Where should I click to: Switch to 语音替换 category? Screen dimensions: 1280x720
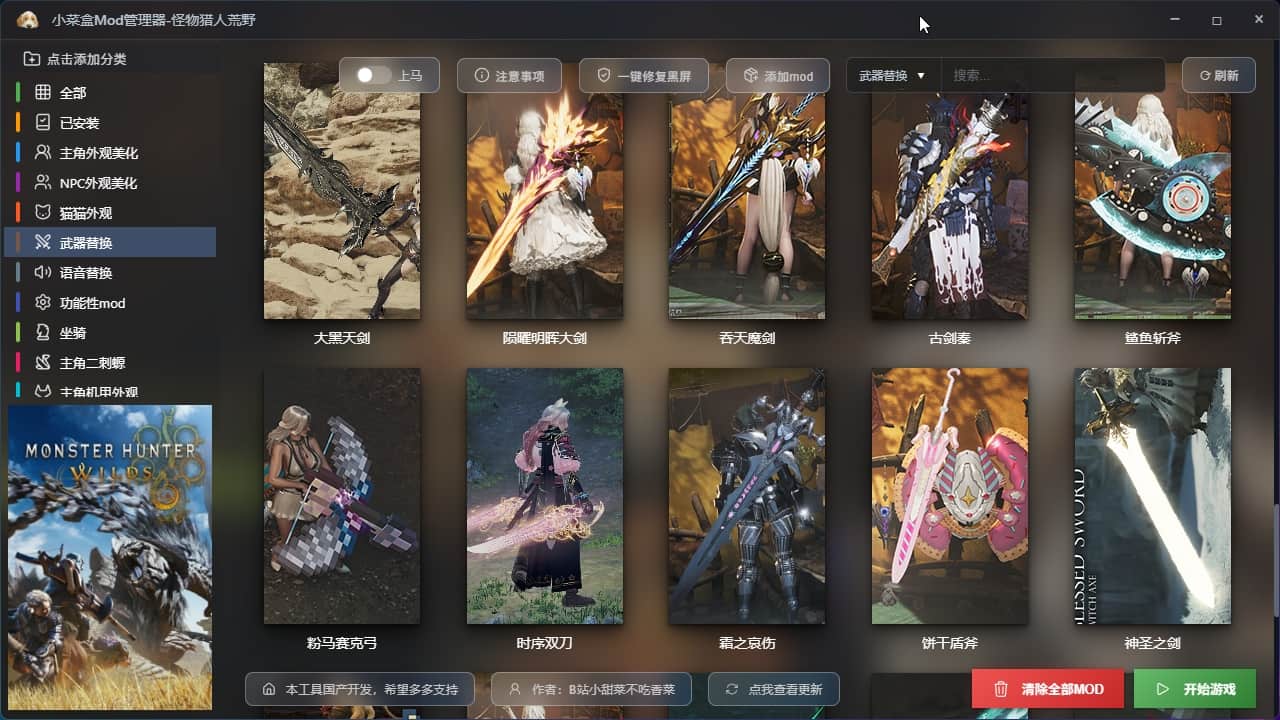coord(85,273)
